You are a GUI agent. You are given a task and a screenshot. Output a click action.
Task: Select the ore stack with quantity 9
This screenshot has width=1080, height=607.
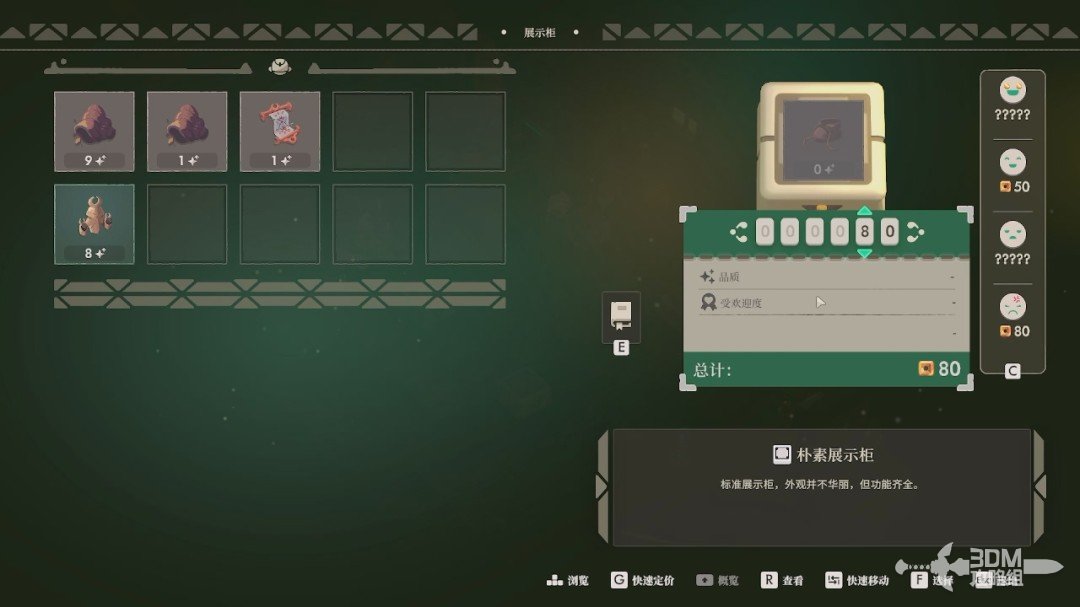(94, 131)
